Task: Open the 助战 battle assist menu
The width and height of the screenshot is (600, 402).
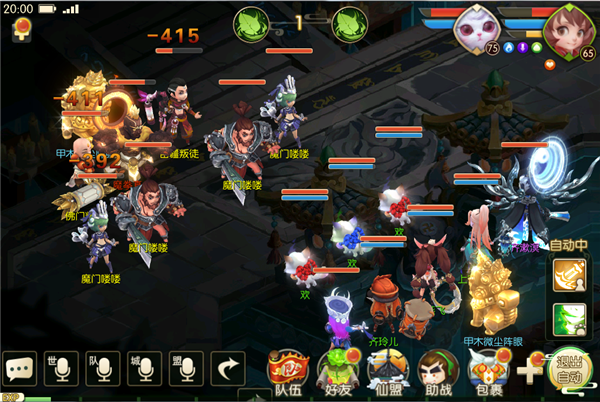Action: coord(437,371)
